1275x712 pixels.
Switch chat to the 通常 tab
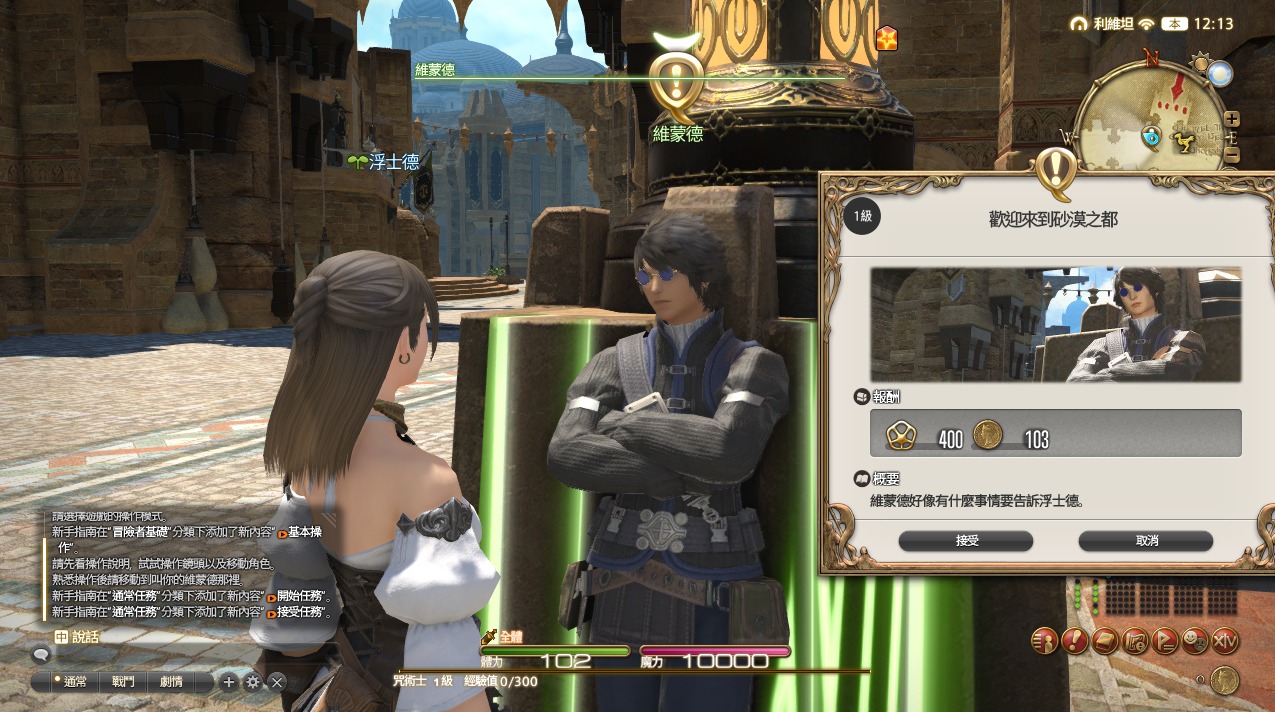[73, 682]
